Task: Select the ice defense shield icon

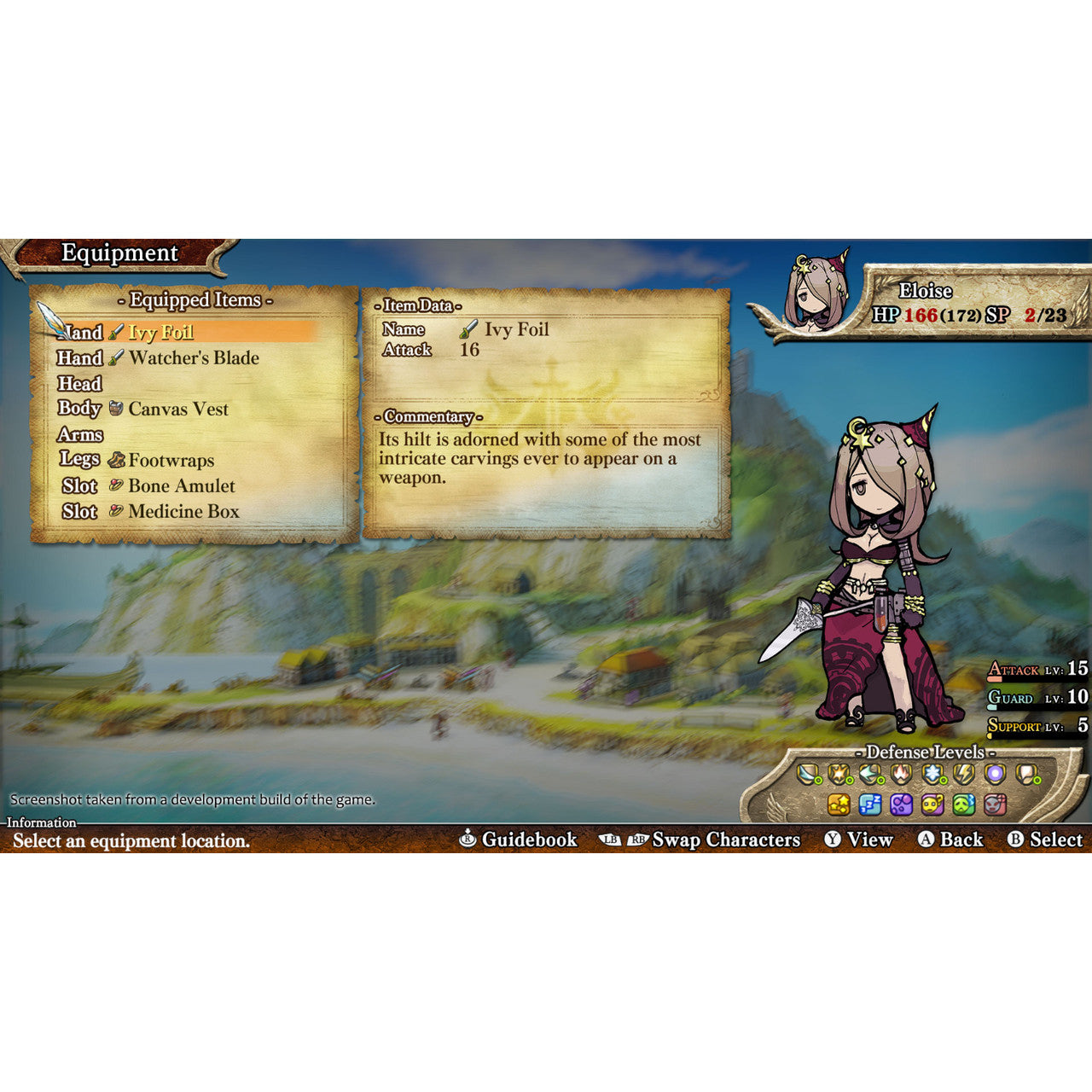Action: [933, 775]
